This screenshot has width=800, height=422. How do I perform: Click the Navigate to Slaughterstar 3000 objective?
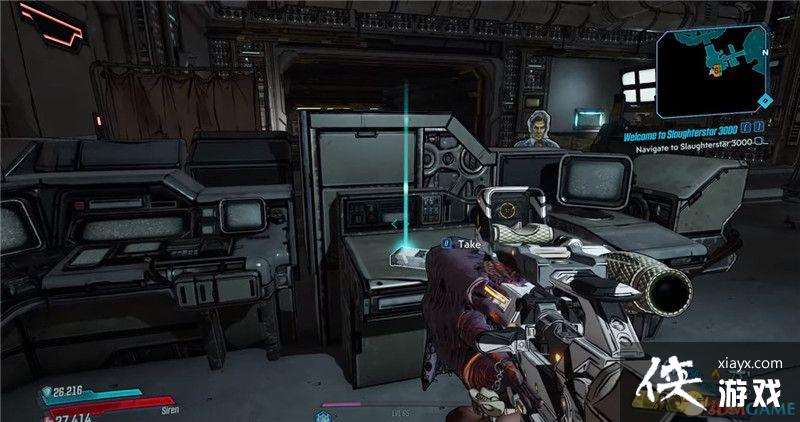pos(690,142)
